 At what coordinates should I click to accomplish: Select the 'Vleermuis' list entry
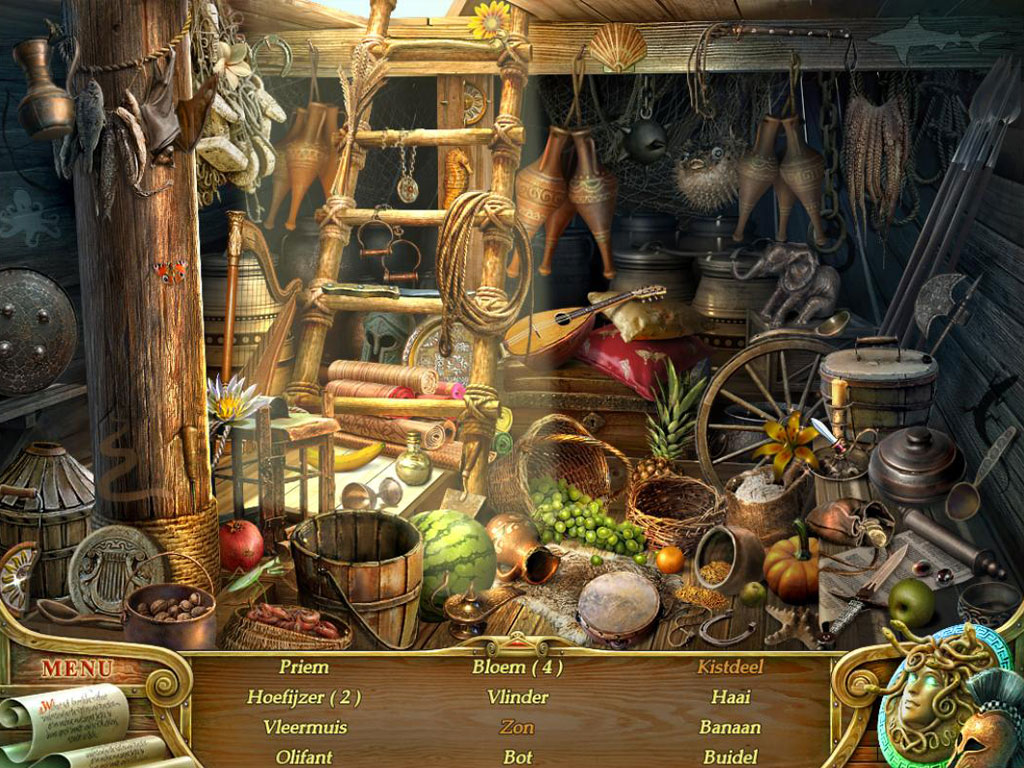coord(304,727)
